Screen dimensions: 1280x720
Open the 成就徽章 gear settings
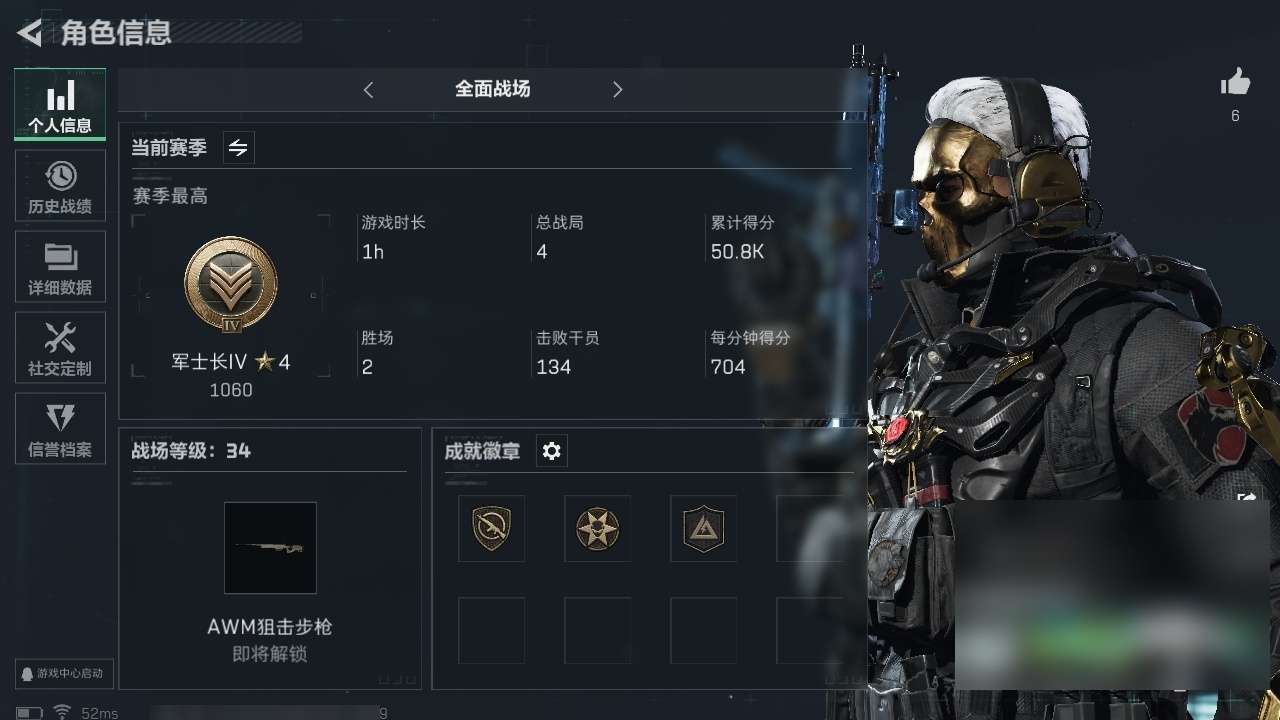coord(551,452)
